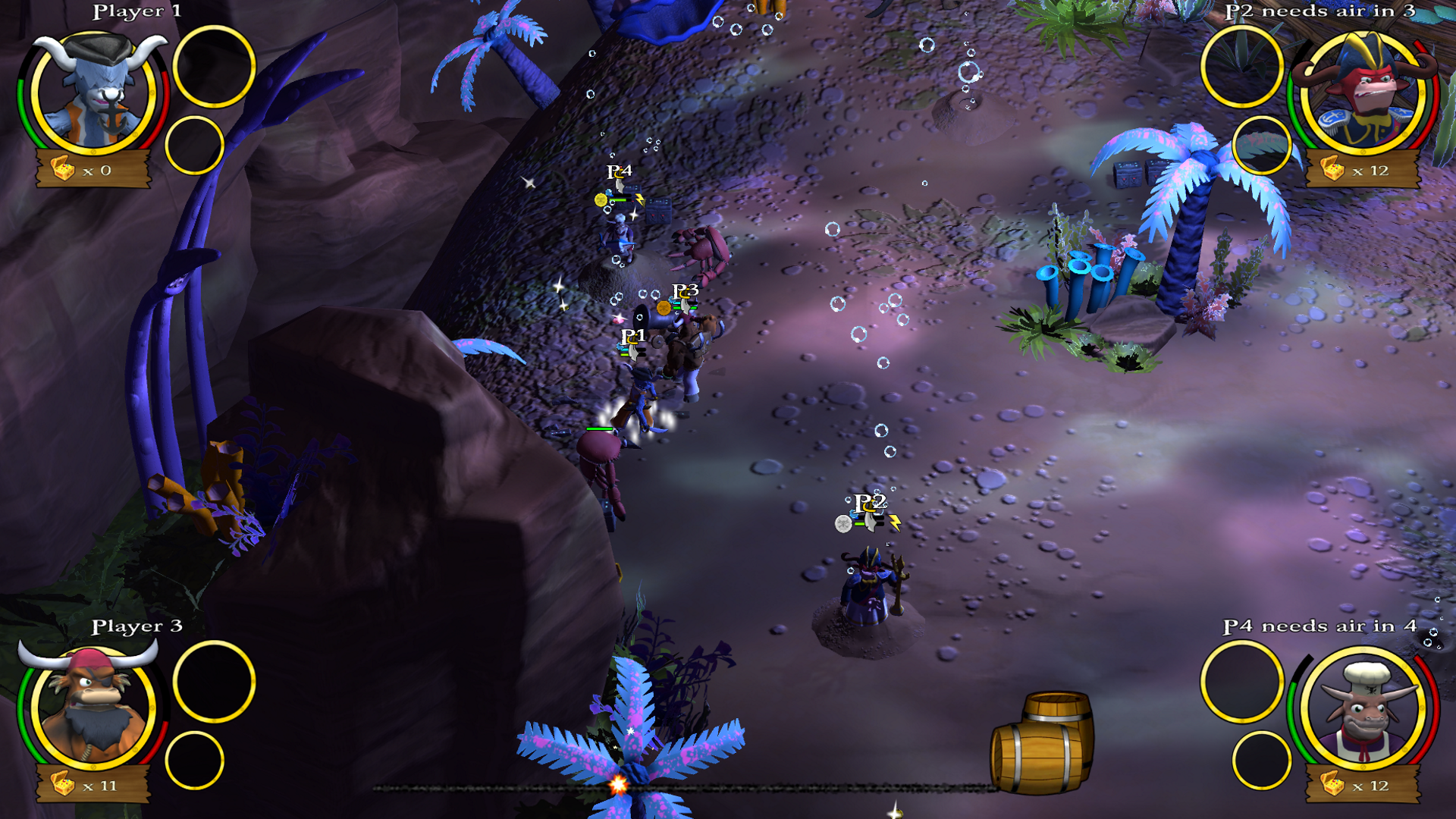The height and width of the screenshot is (819, 1456).
Task: Click the red admiral bull portrait for P2
Action: coord(1363,93)
